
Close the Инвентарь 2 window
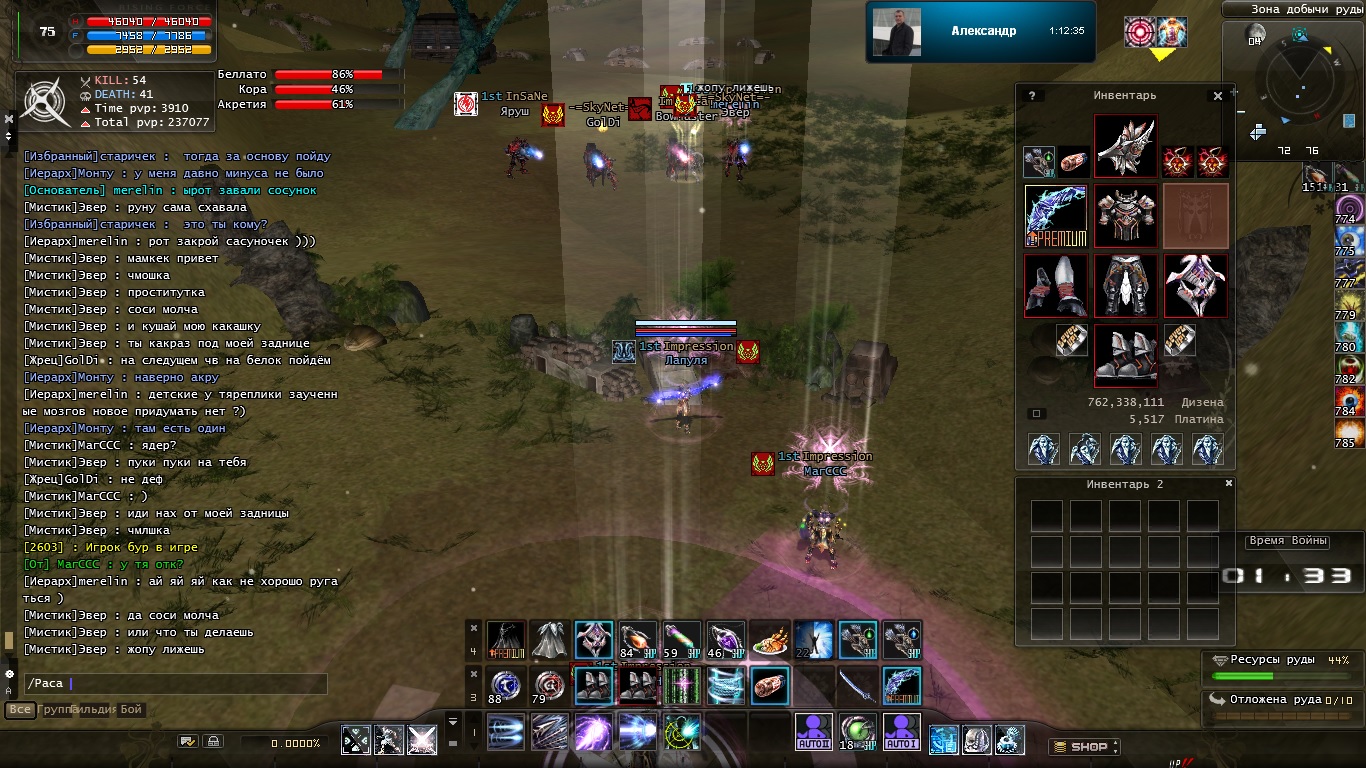1230,483
